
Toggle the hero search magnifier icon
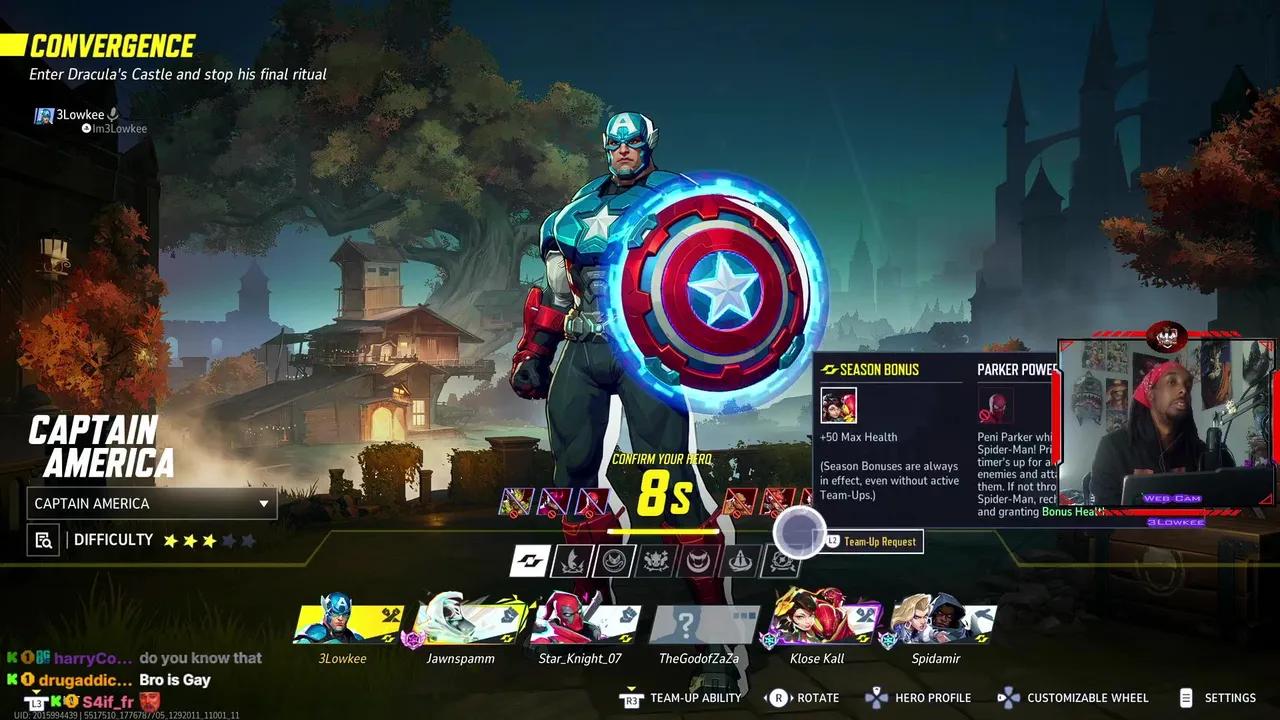42,540
